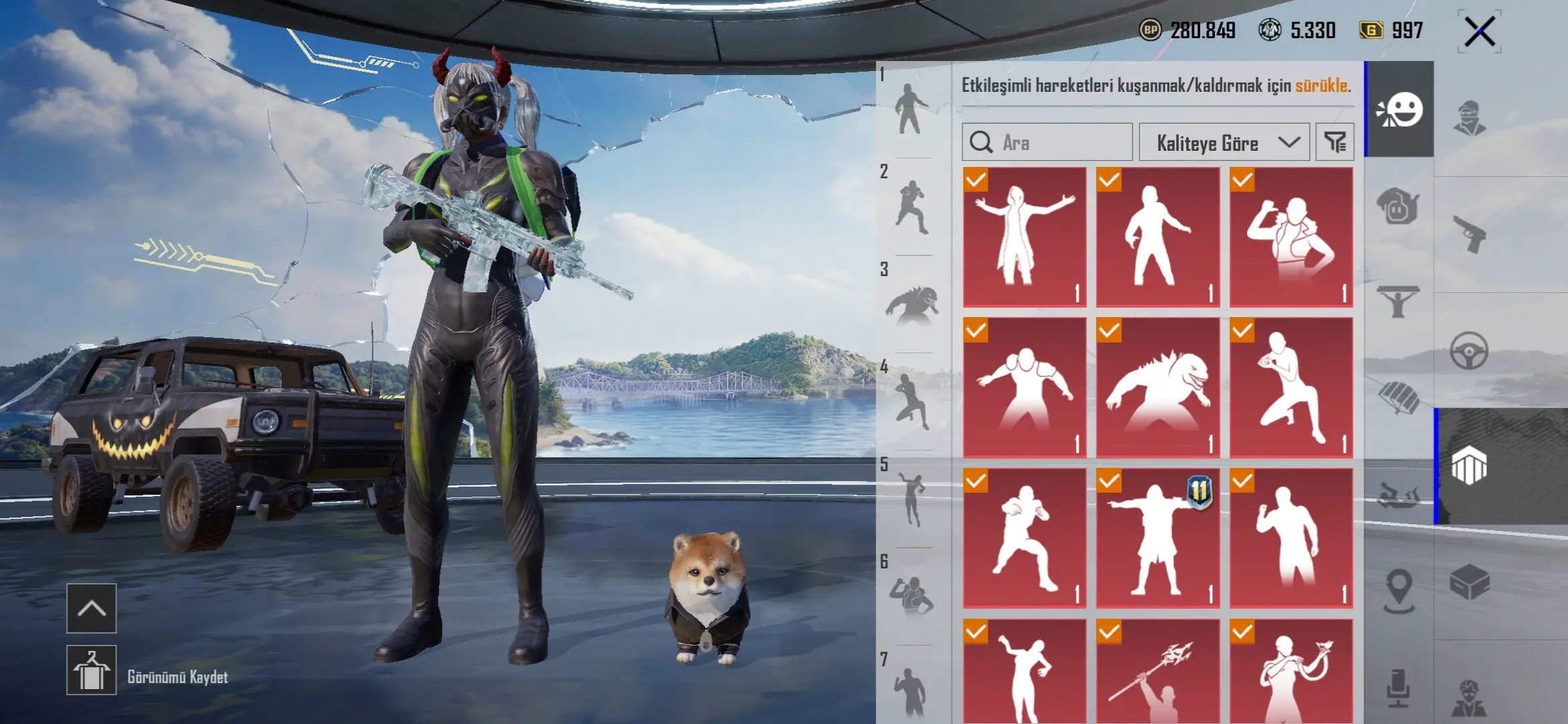Choose the emote with the 11 badge
This screenshot has width=1568, height=724.
point(1157,538)
